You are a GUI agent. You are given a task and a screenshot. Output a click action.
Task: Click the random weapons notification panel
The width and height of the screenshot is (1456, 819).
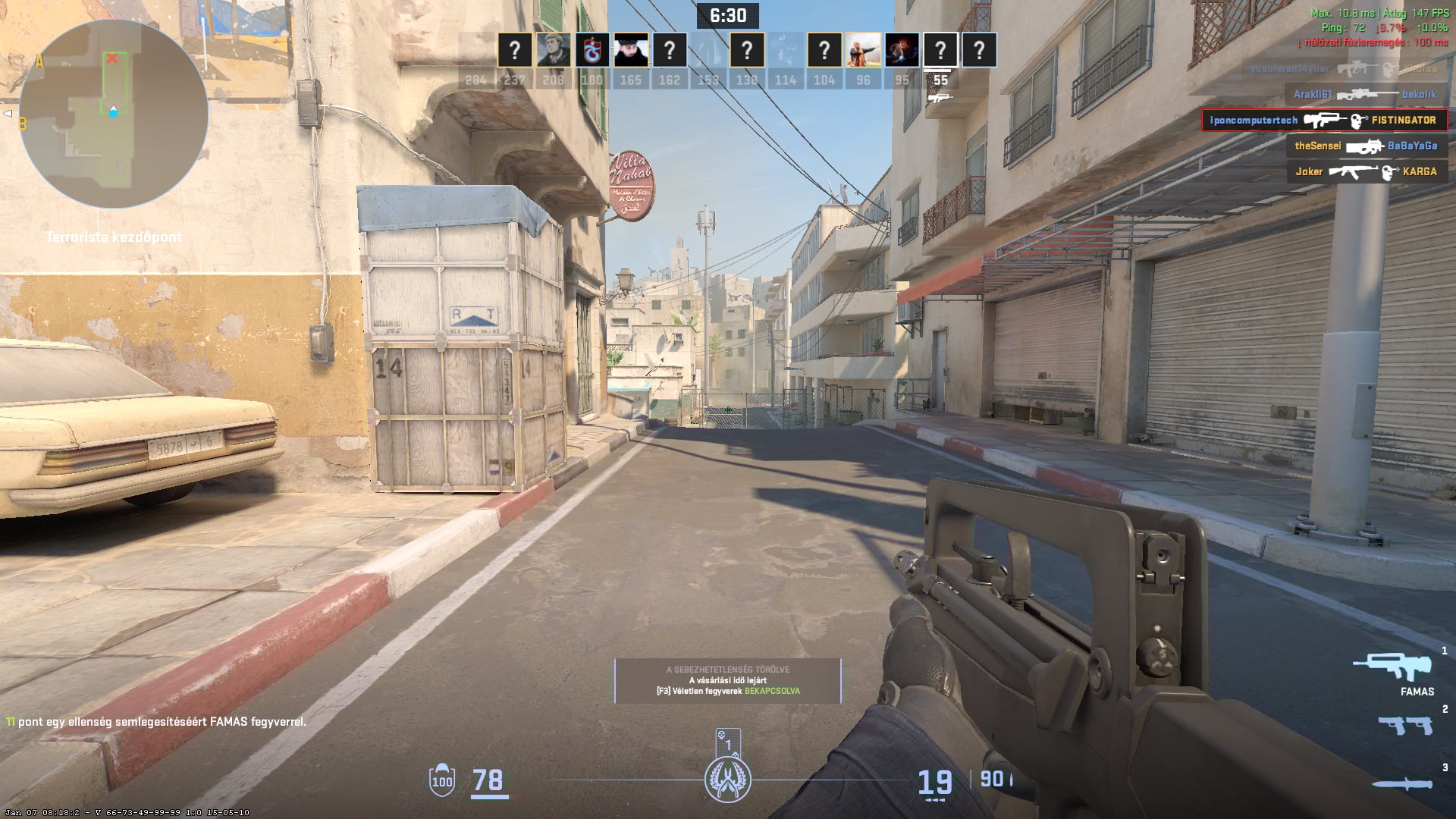point(728,680)
